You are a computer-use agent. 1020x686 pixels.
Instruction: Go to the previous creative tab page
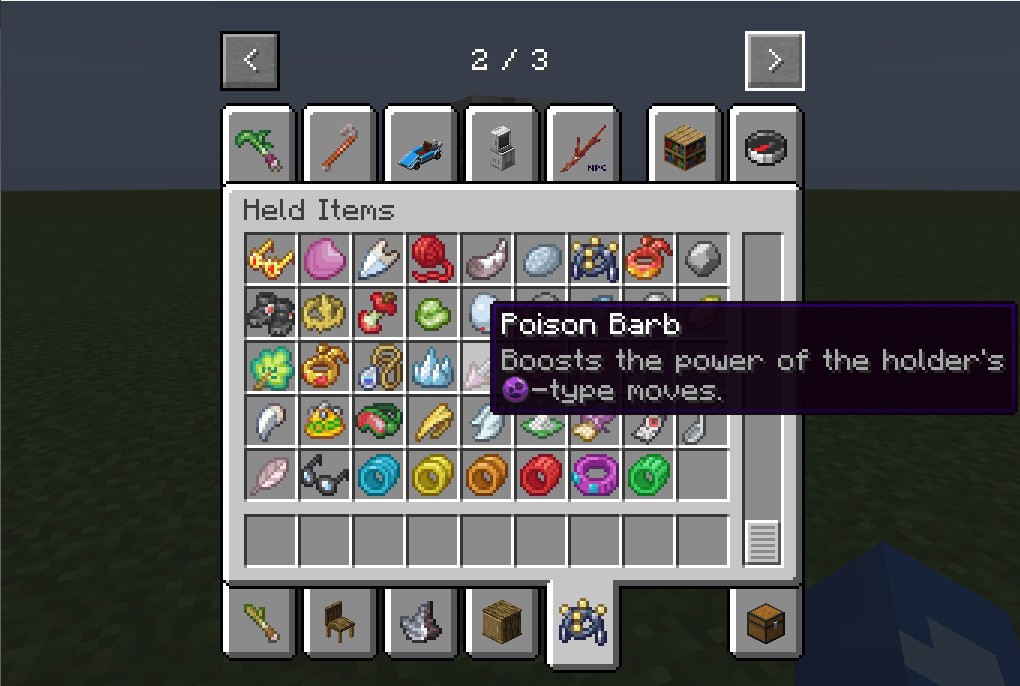tap(250, 61)
